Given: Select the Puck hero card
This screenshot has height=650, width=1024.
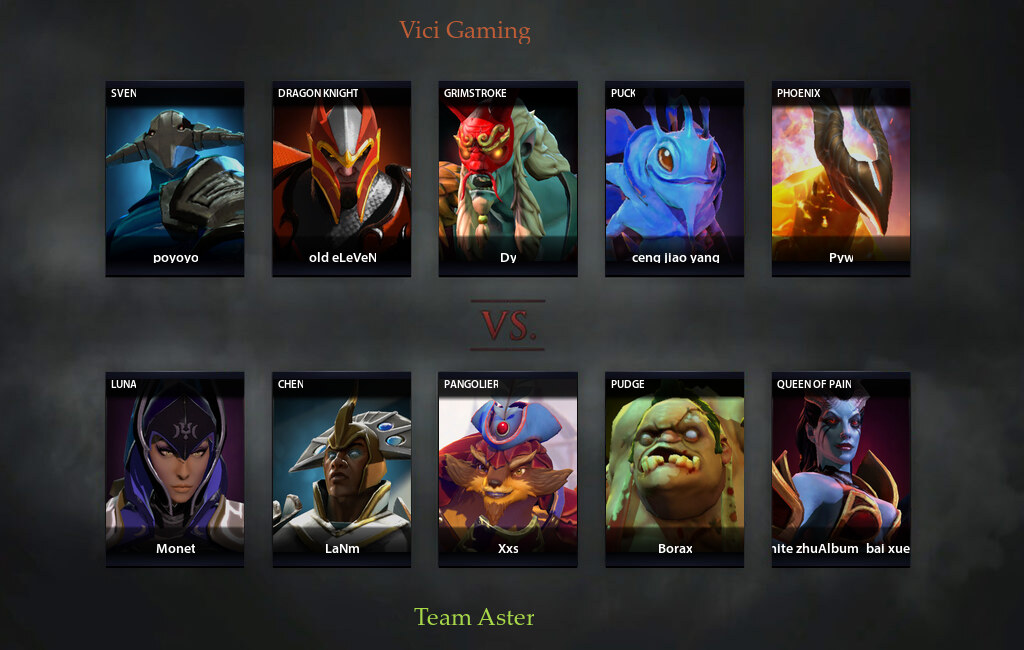Looking at the screenshot, I should tap(674, 178).
